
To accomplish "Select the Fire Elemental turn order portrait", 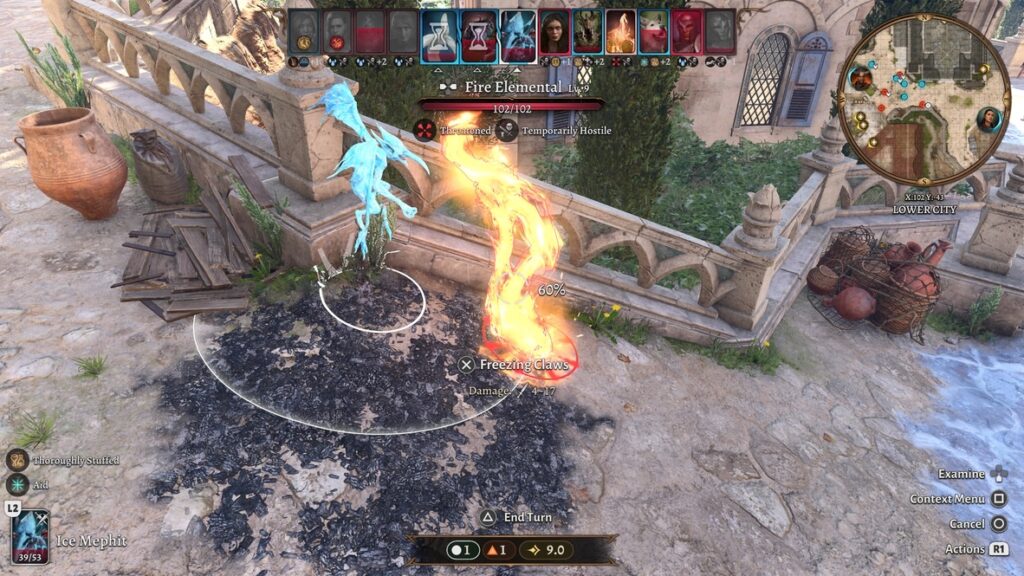I will (620, 31).
